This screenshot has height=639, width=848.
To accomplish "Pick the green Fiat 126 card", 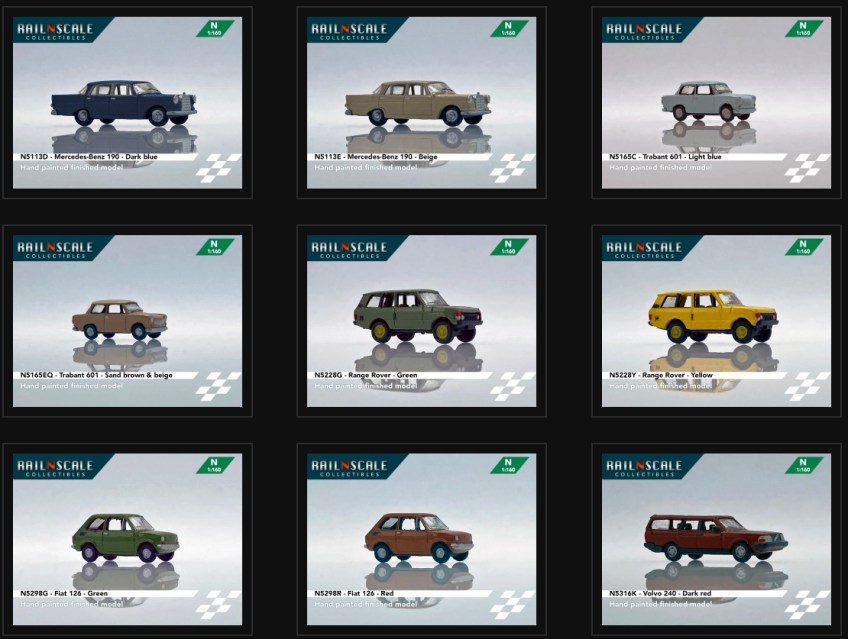I will 127,540.
